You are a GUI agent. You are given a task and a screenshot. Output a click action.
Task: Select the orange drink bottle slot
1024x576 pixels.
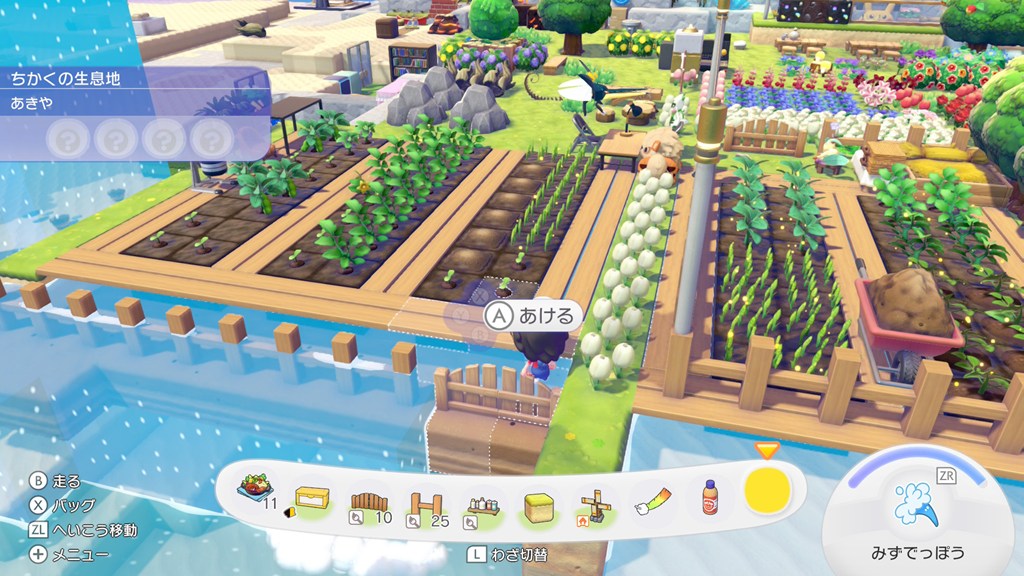pos(710,498)
